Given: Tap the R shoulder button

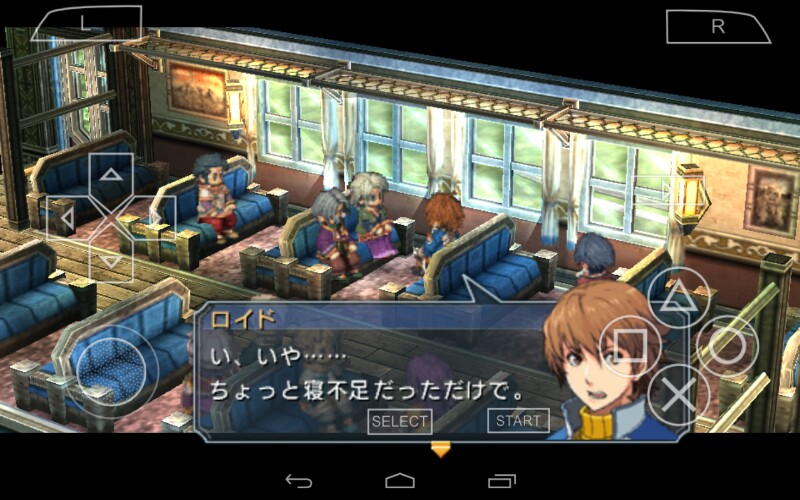Looking at the screenshot, I should click(x=717, y=27).
